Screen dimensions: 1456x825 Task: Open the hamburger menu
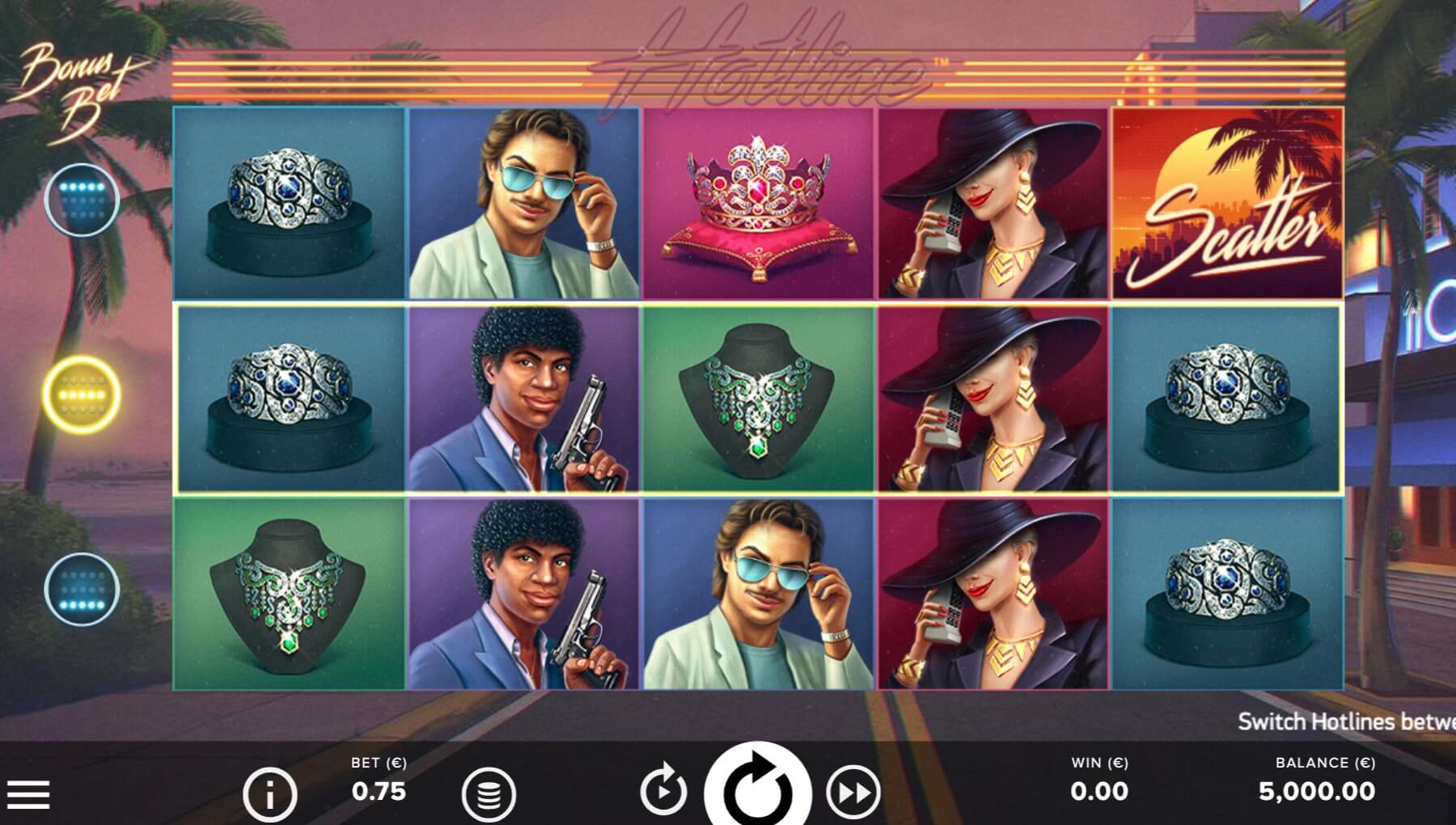[x=28, y=793]
